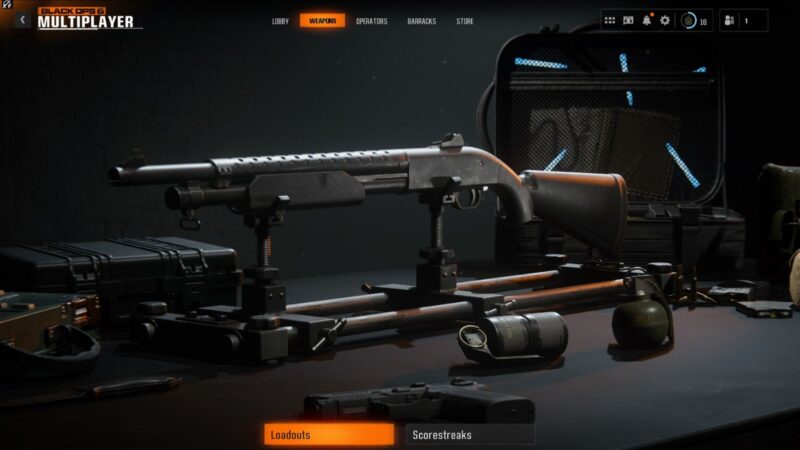Choose the Scorestreaks option
Screen dimensions: 800x450
click(470, 434)
